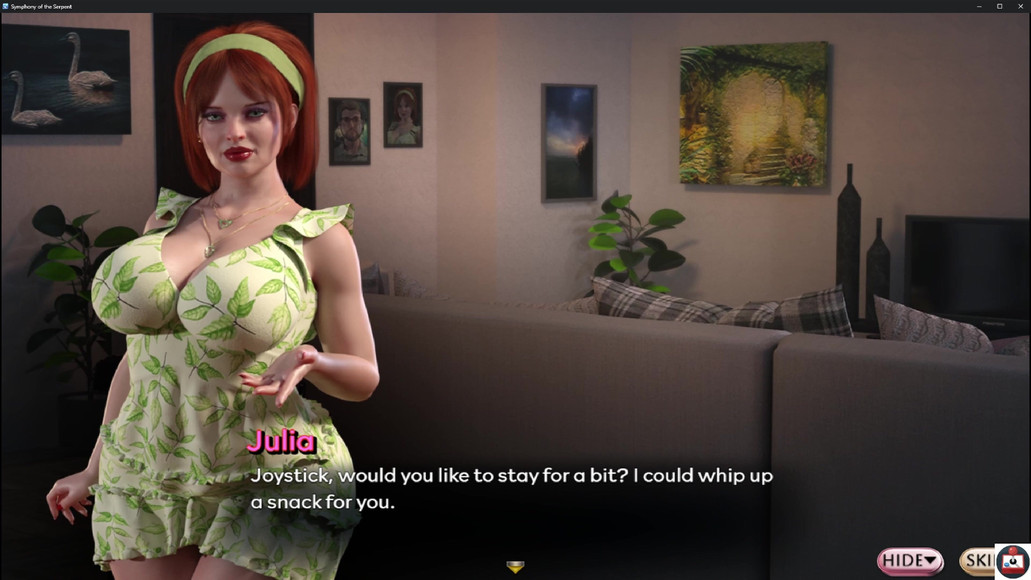
Task: Minimize the game window
Action: click(x=979, y=6)
